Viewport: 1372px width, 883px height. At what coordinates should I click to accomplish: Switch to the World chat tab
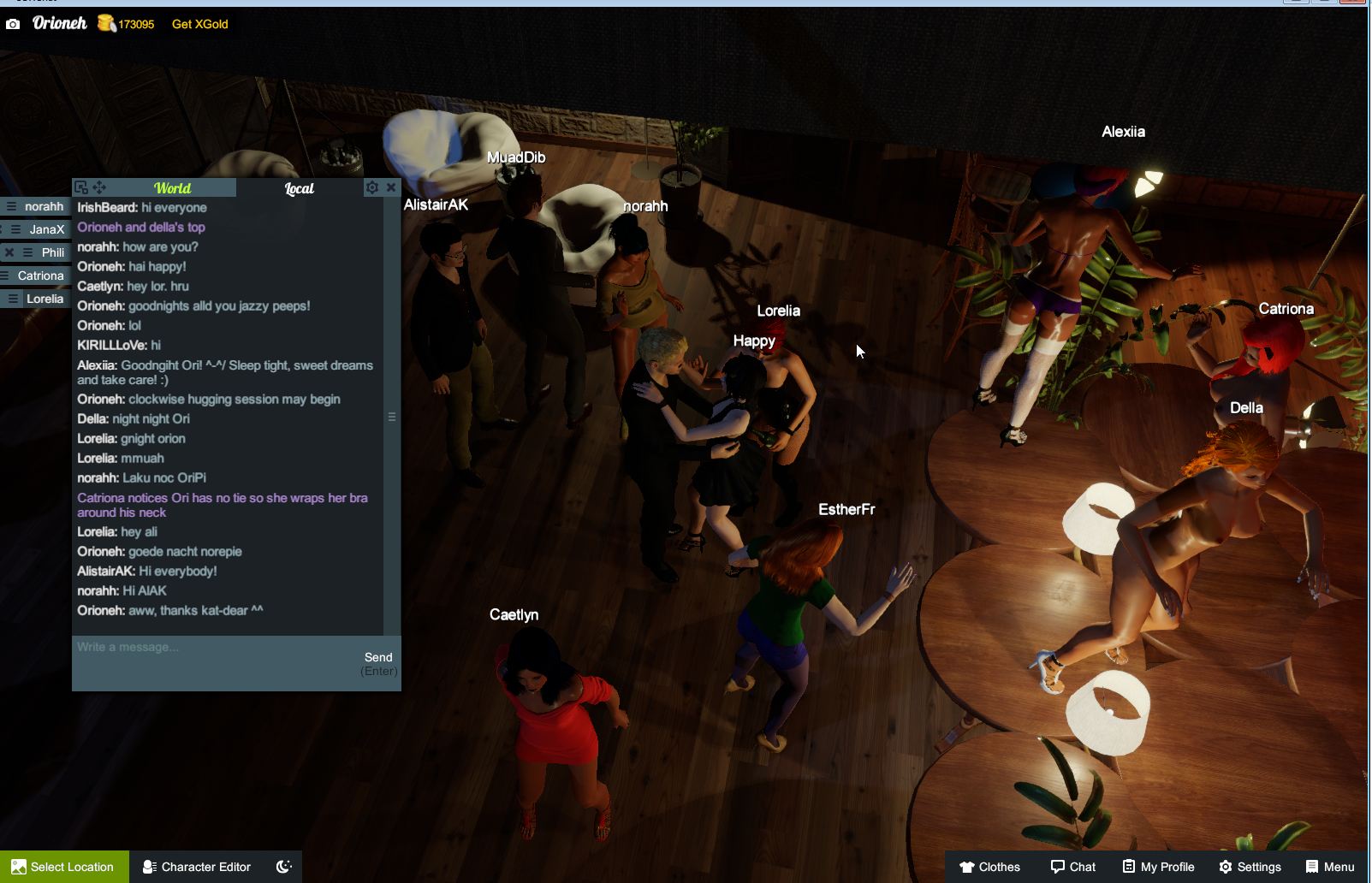[x=172, y=188]
